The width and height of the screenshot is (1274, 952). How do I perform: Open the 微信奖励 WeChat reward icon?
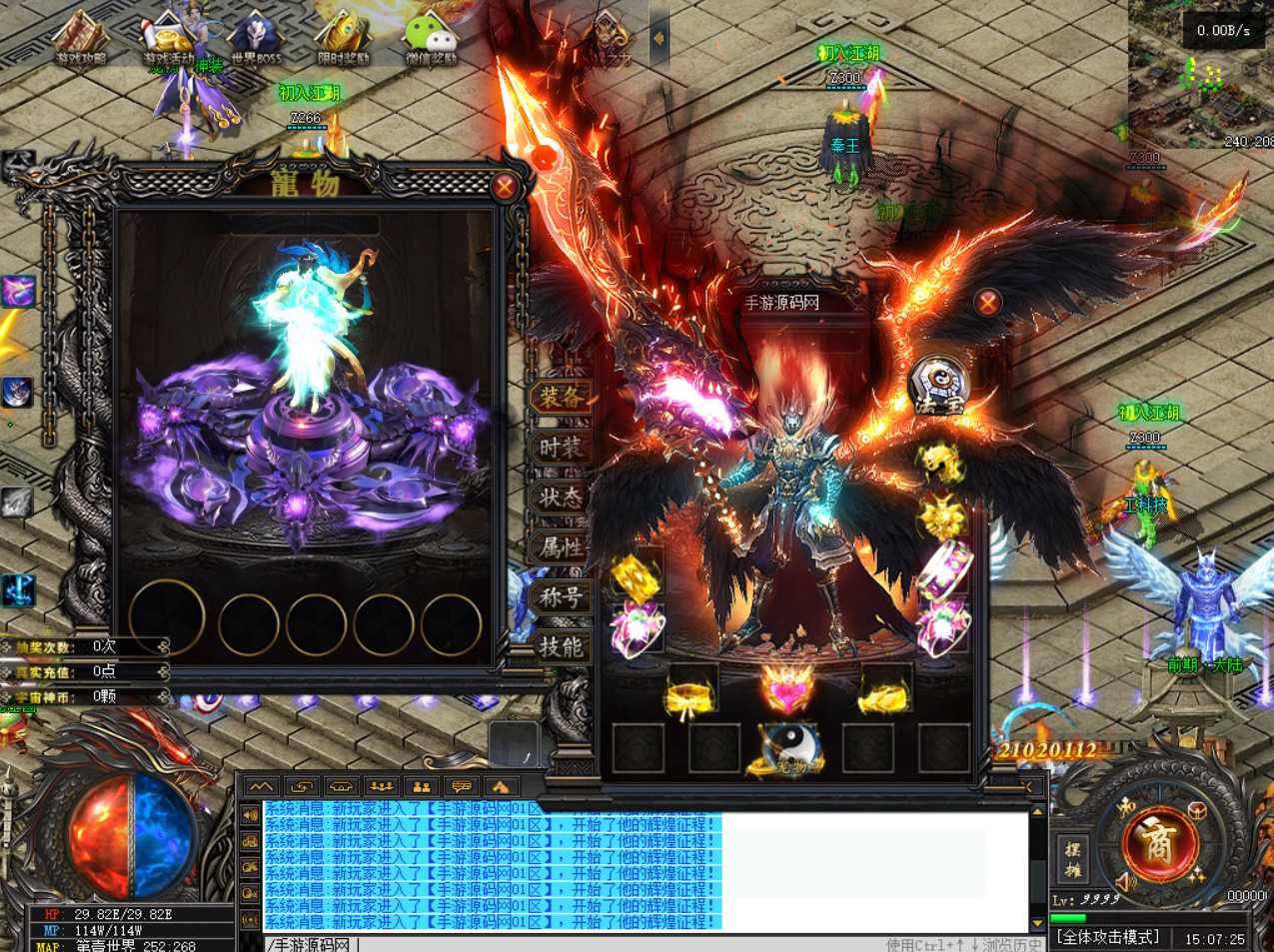[x=431, y=40]
